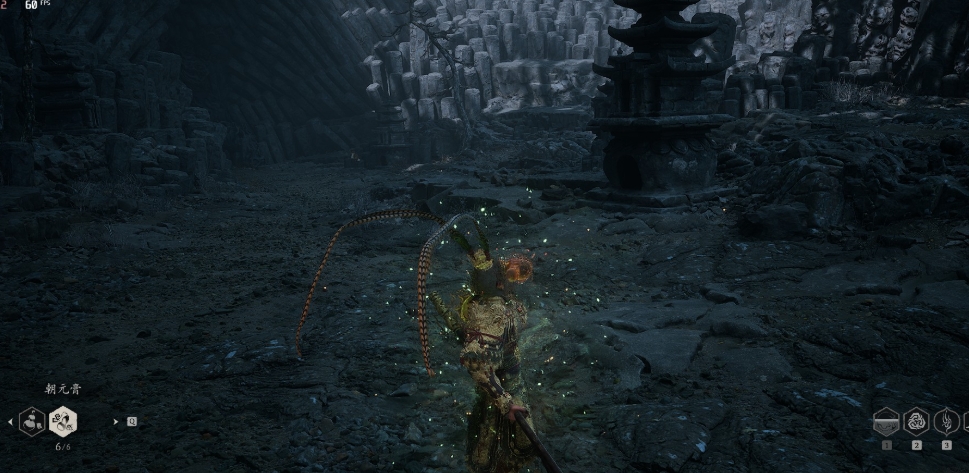Activate the half-filled cooldown spell icon
The width and height of the screenshot is (969, 473).
tap(886, 421)
